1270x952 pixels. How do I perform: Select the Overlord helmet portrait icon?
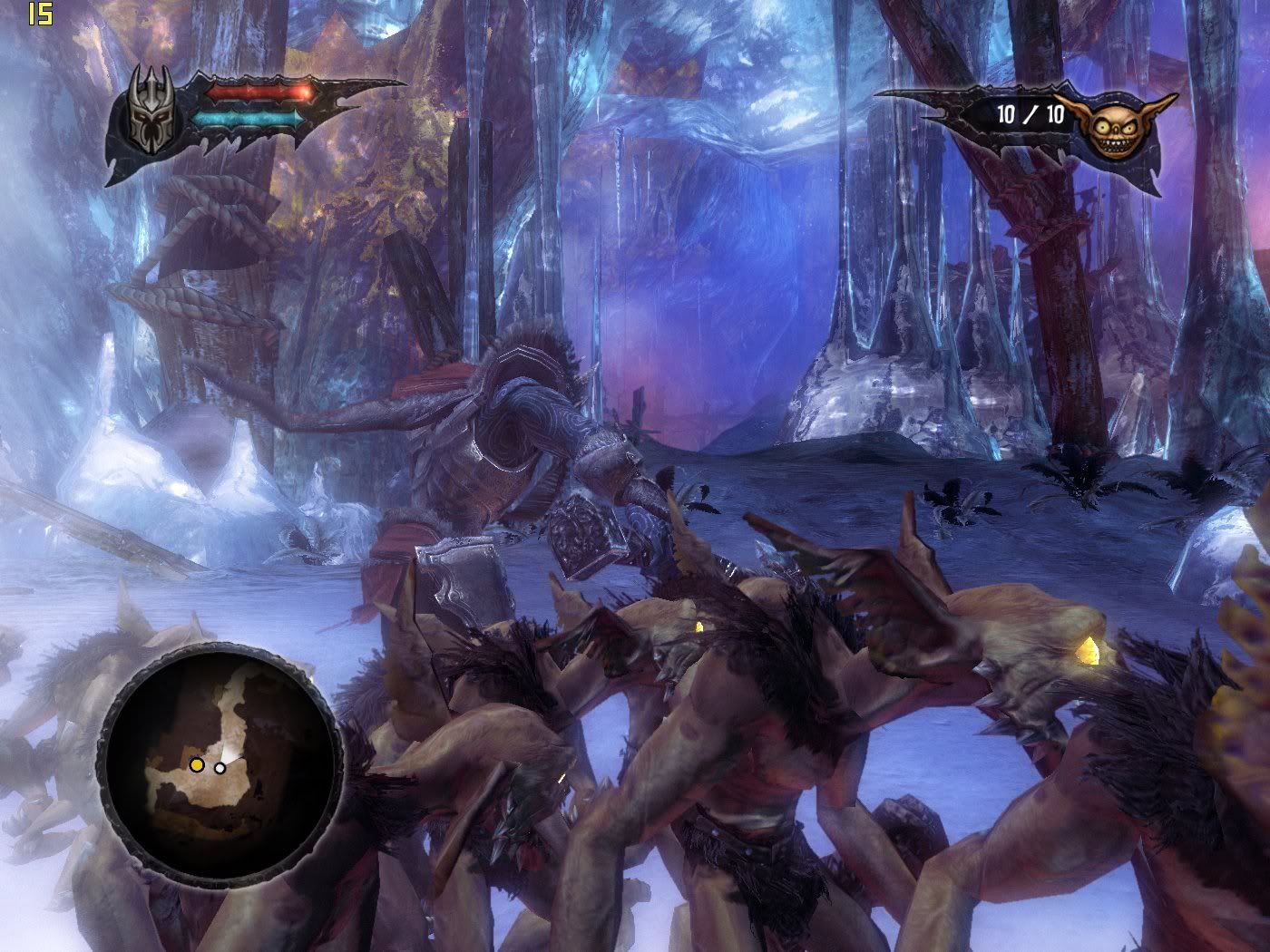coord(150,112)
